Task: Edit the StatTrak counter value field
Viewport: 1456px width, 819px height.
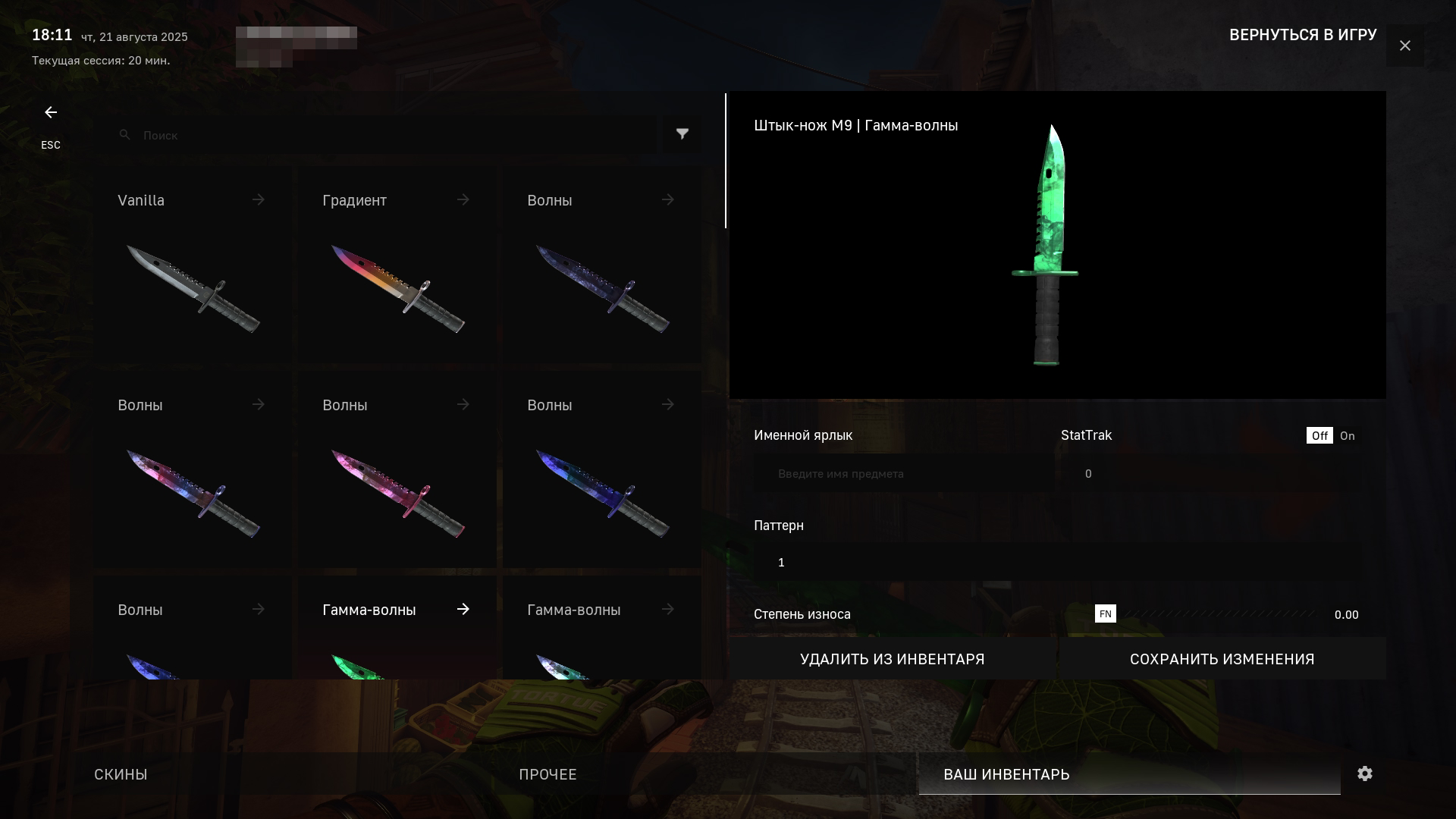Action: pyautogui.click(x=1213, y=474)
